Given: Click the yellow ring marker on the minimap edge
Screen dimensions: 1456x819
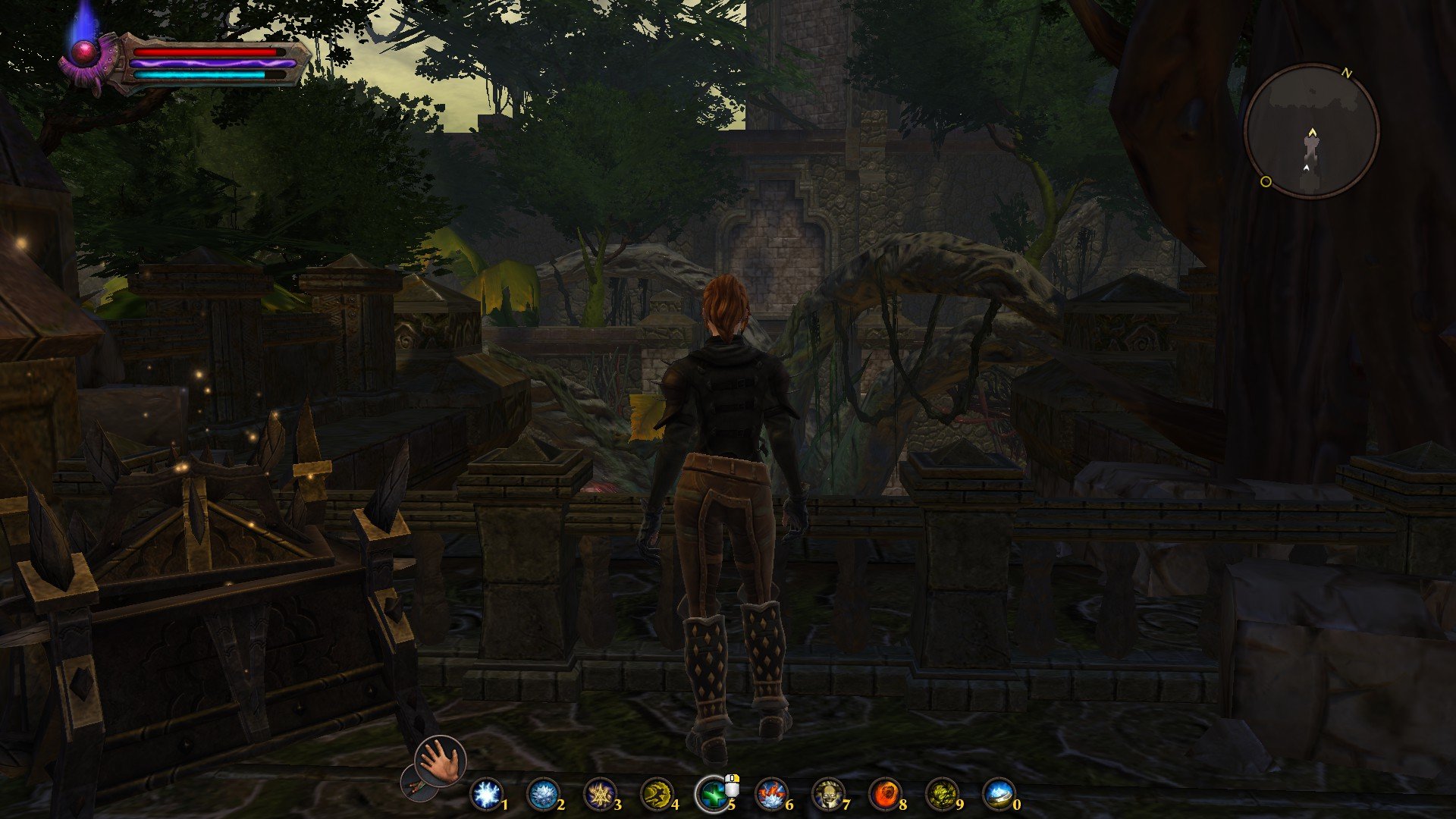Looking at the screenshot, I should tap(1265, 181).
